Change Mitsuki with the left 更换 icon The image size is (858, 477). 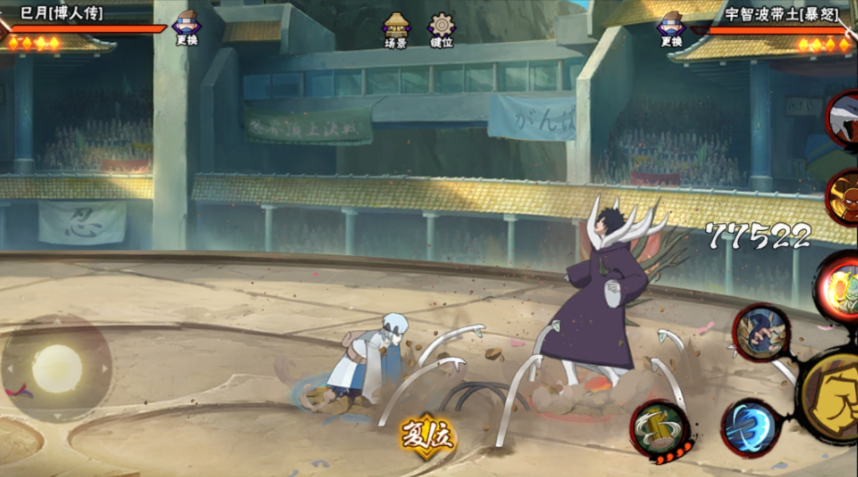pos(186,27)
